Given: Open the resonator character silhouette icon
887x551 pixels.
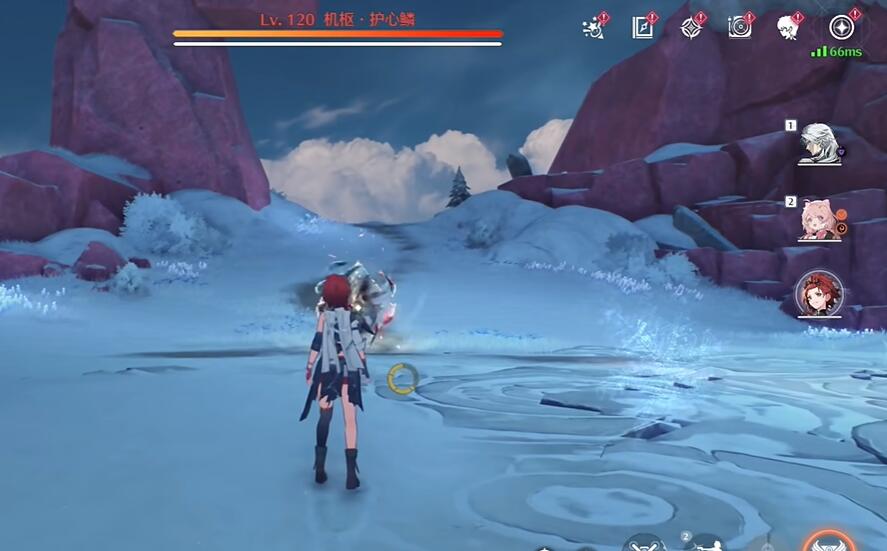Looking at the screenshot, I should coord(789,27).
